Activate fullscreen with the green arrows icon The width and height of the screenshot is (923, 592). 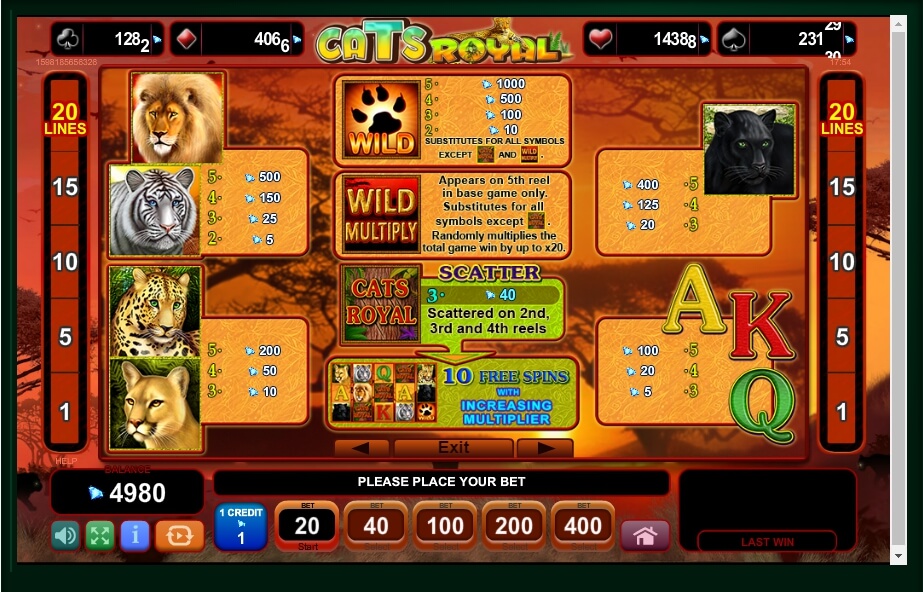pos(100,535)
